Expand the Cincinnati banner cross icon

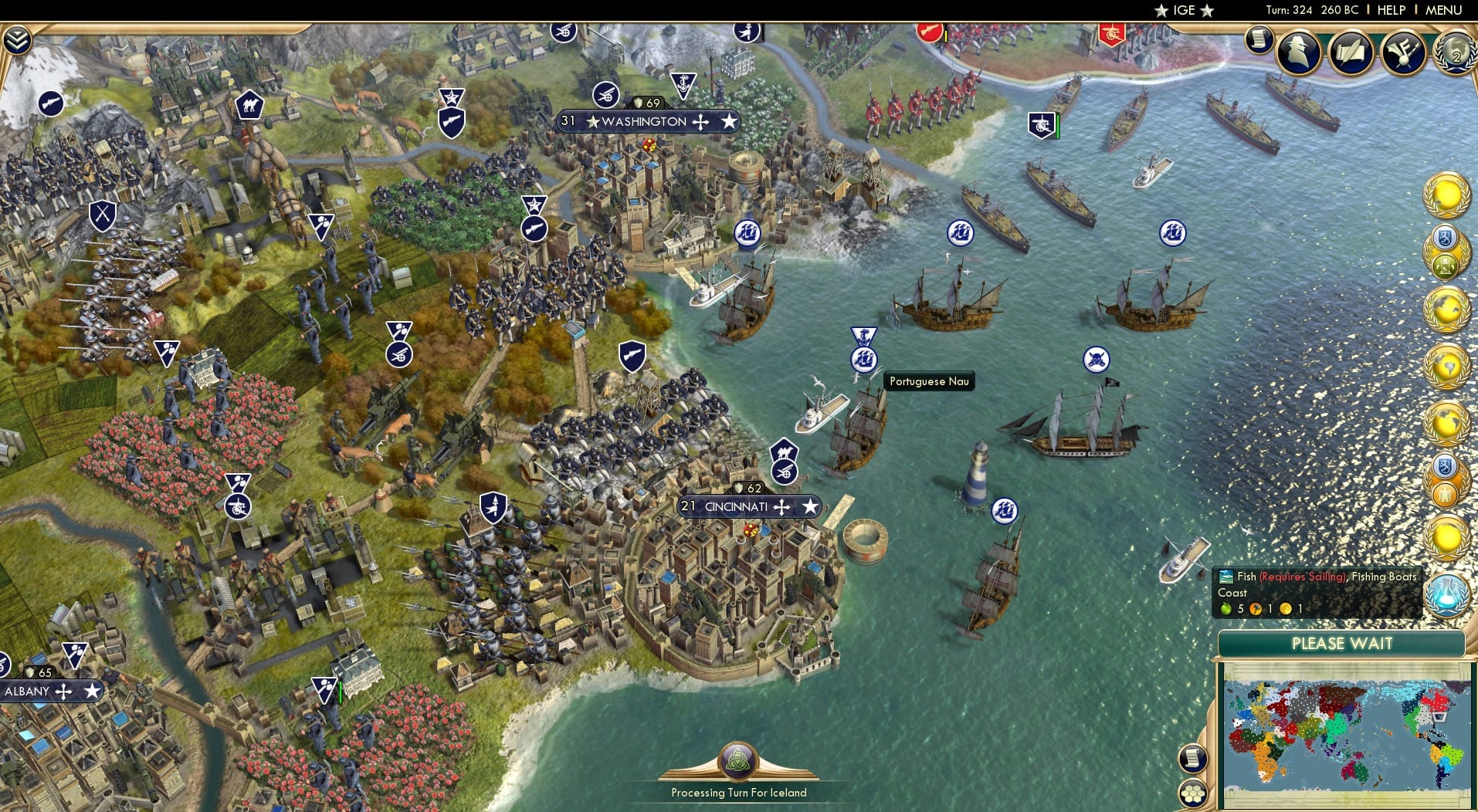781,507
